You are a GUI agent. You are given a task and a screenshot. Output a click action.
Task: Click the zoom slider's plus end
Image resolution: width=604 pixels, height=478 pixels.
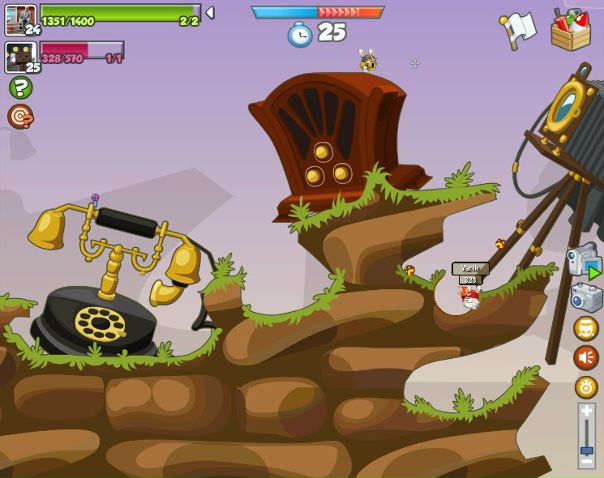pos(586,411)
